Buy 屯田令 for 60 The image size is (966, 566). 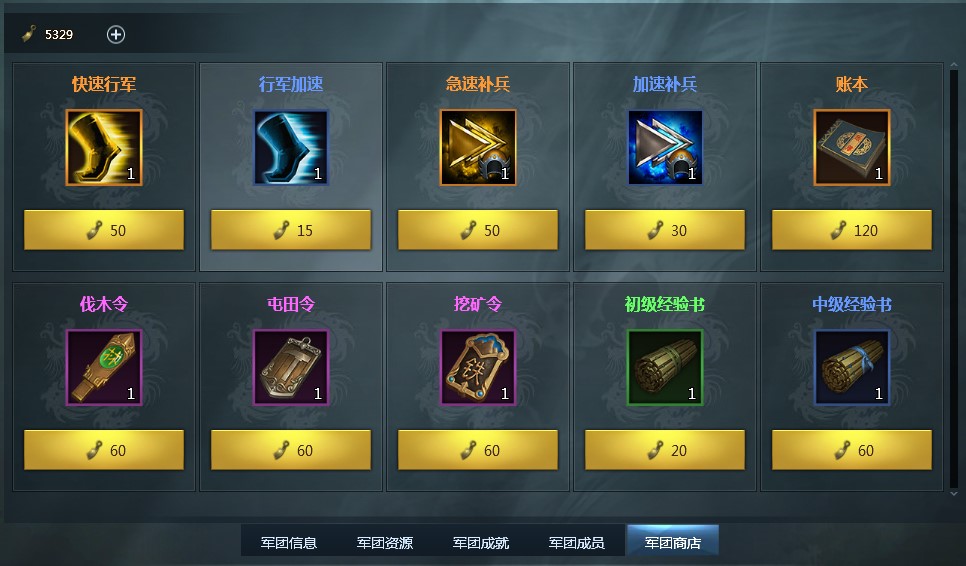291,450
